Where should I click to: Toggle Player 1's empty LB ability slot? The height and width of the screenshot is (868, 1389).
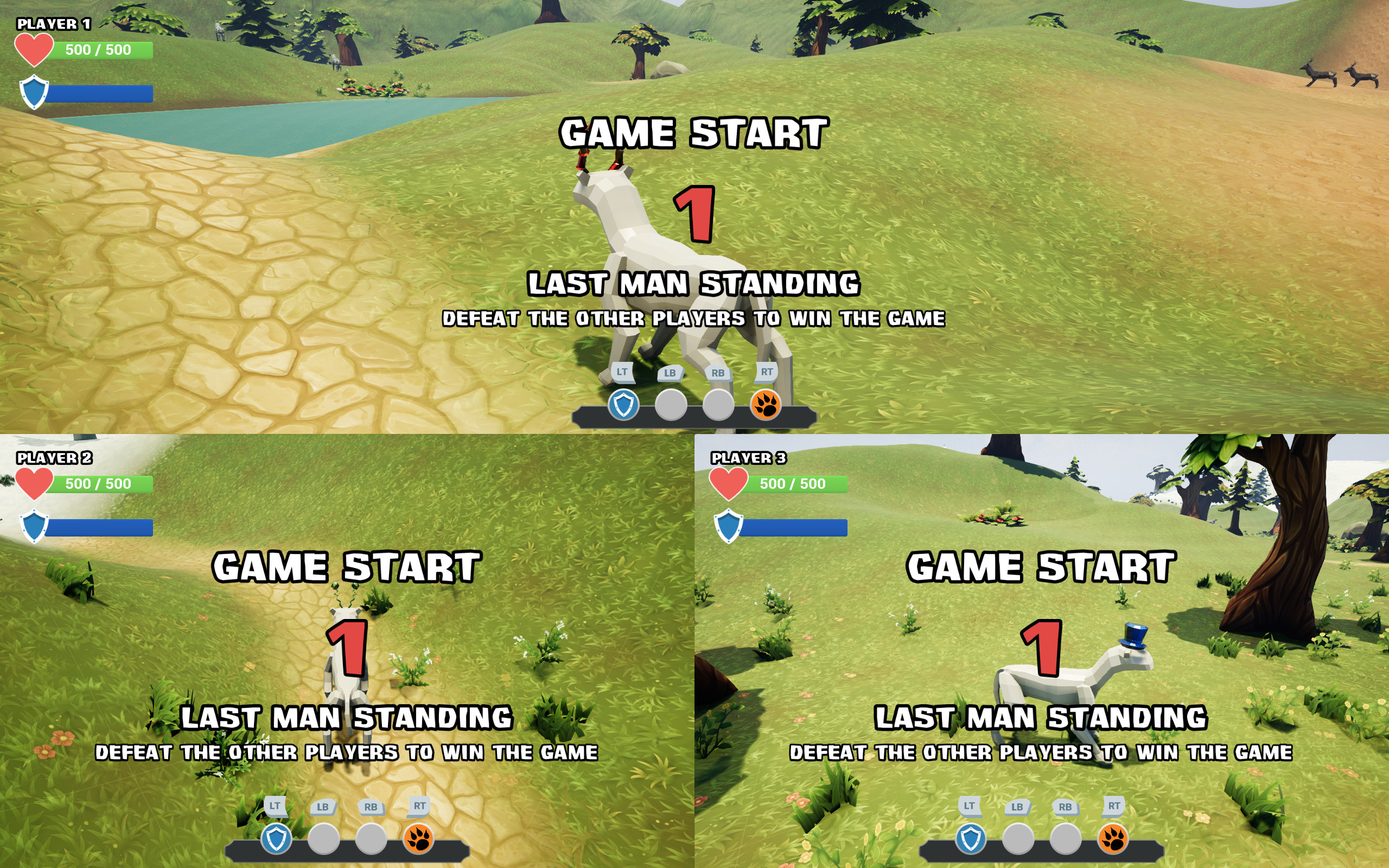coord(671,405)
